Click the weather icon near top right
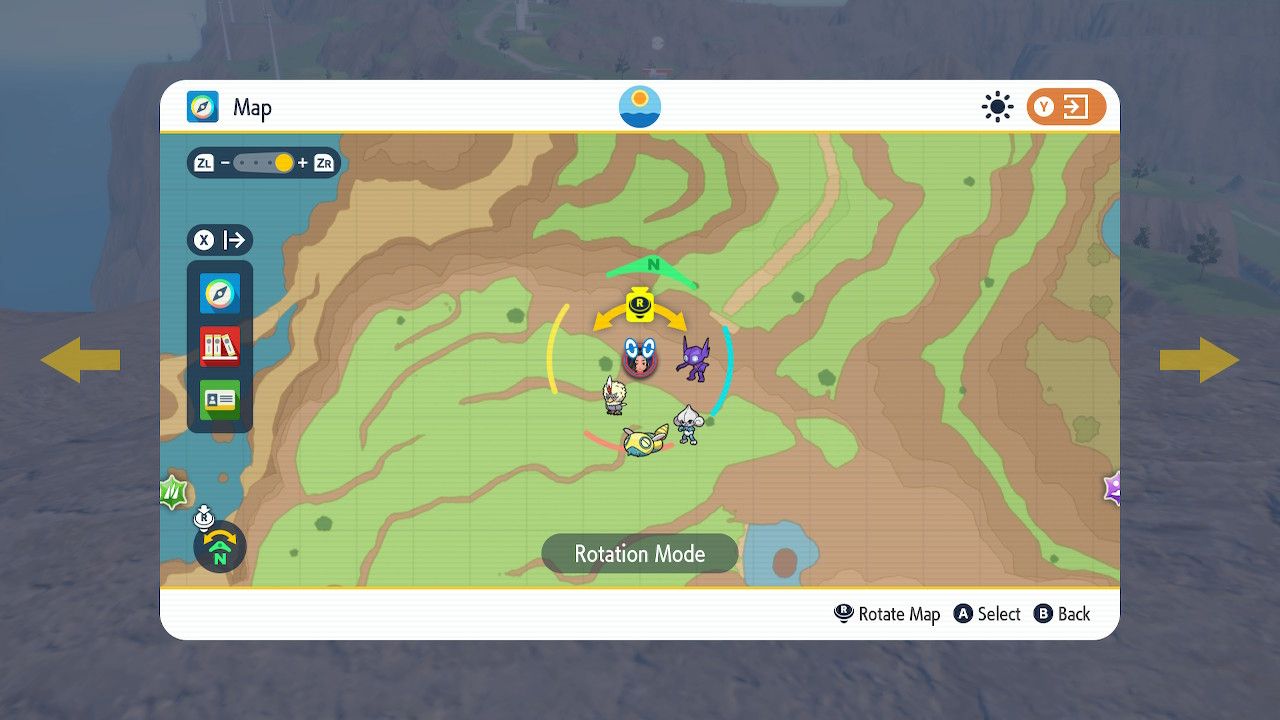 pos(997,107)
